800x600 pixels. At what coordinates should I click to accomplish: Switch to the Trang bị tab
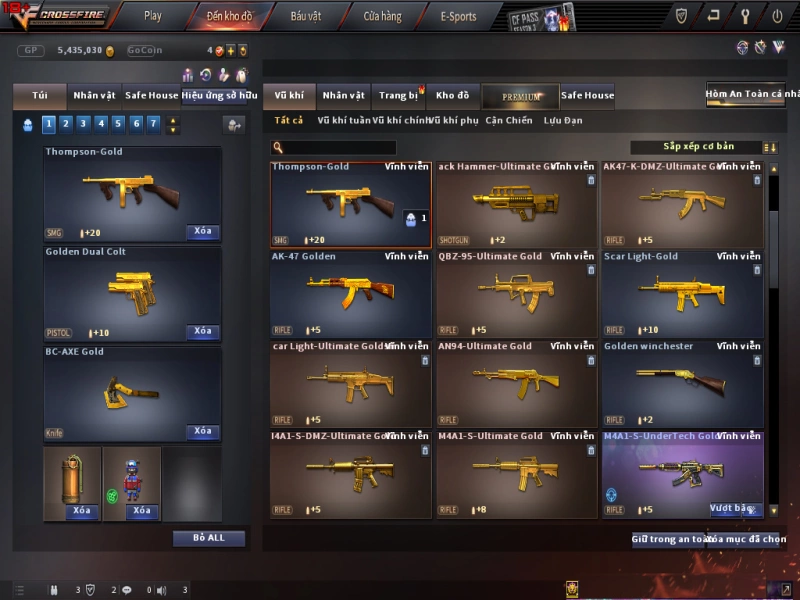(398, 96)
